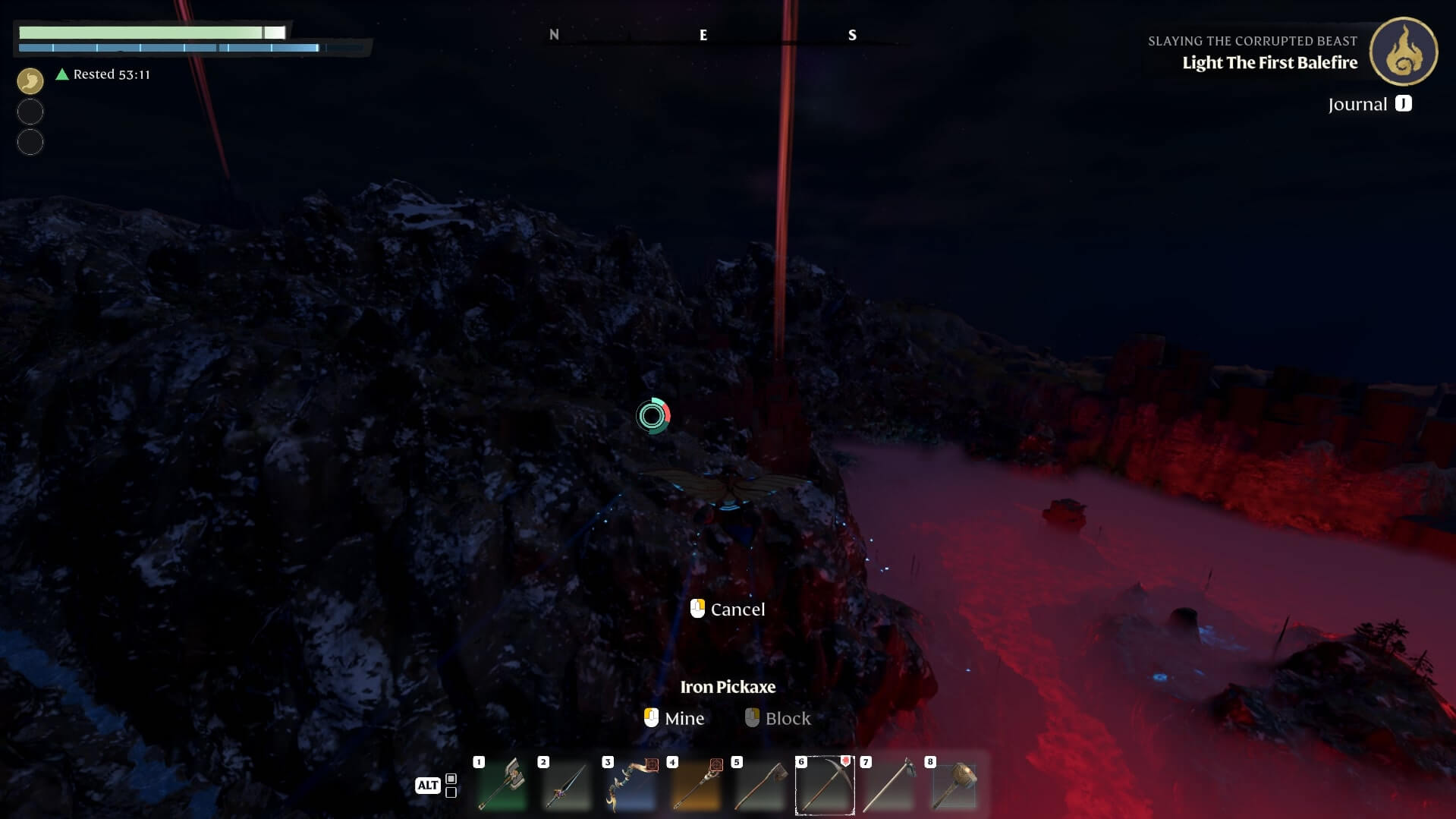Select the Iron Pickaxe hotbar slot
Image resolution: width=1456 pixels, height=819 pixels.
coord(825,786)
